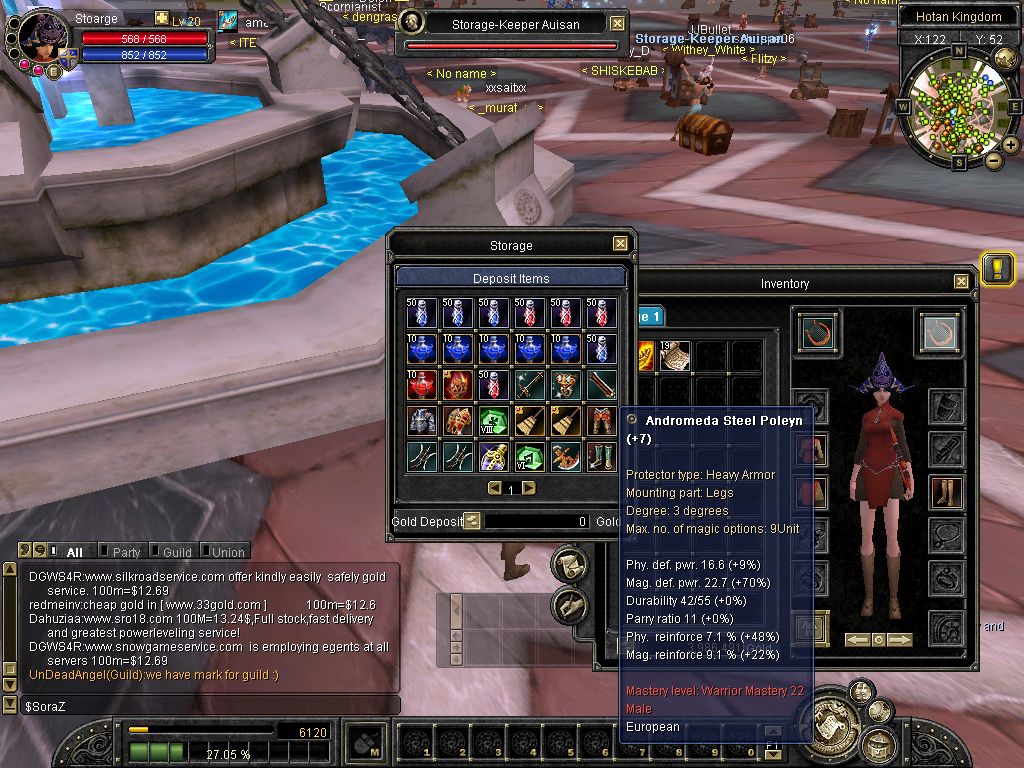The height and width of the screenshot is (768, 1024).
Task: Close the Storage-Keeper Auisan target panel
Action: (x=617, y=23)
